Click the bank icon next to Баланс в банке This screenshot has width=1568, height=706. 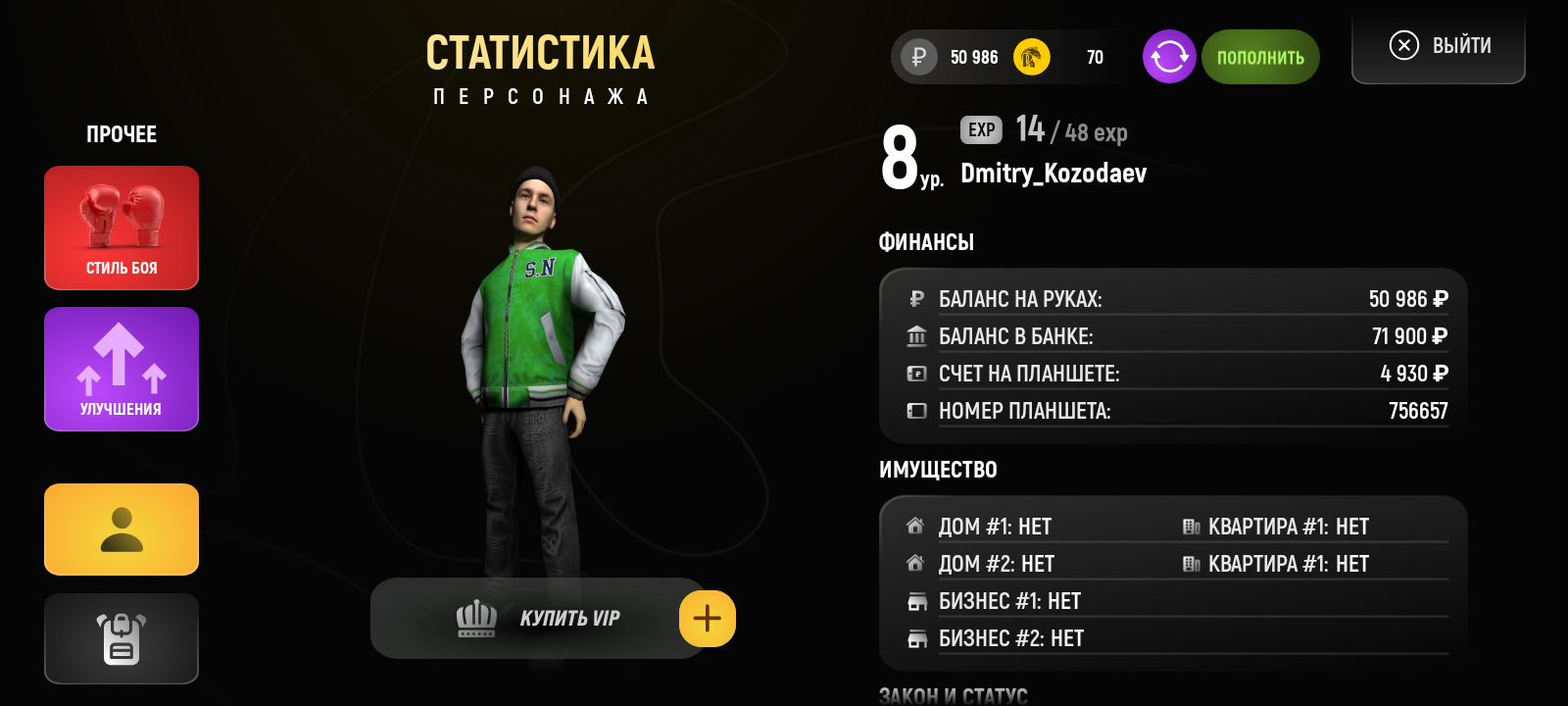[x=917, y=335]
